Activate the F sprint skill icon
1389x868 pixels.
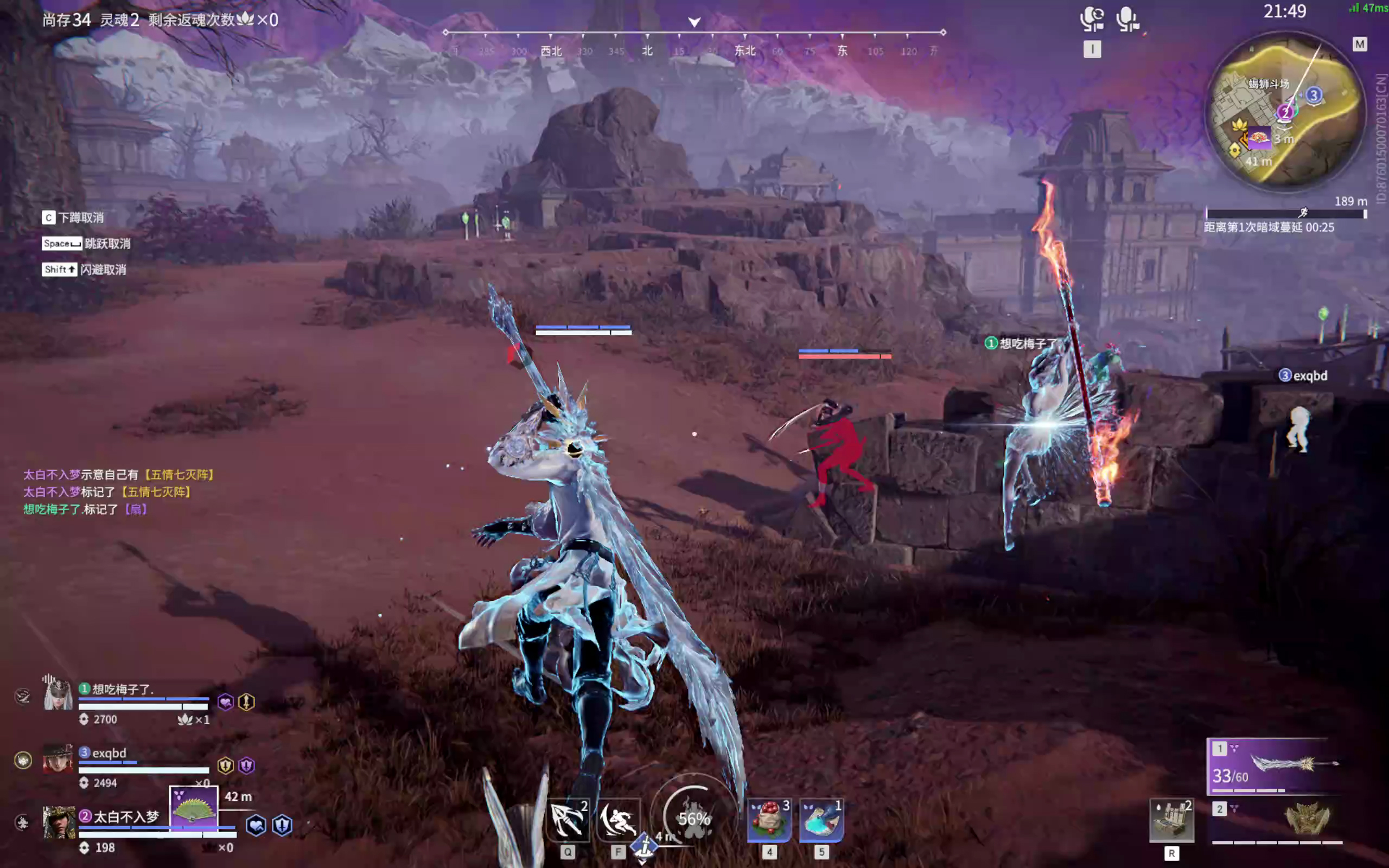click(x=619, y=819)
